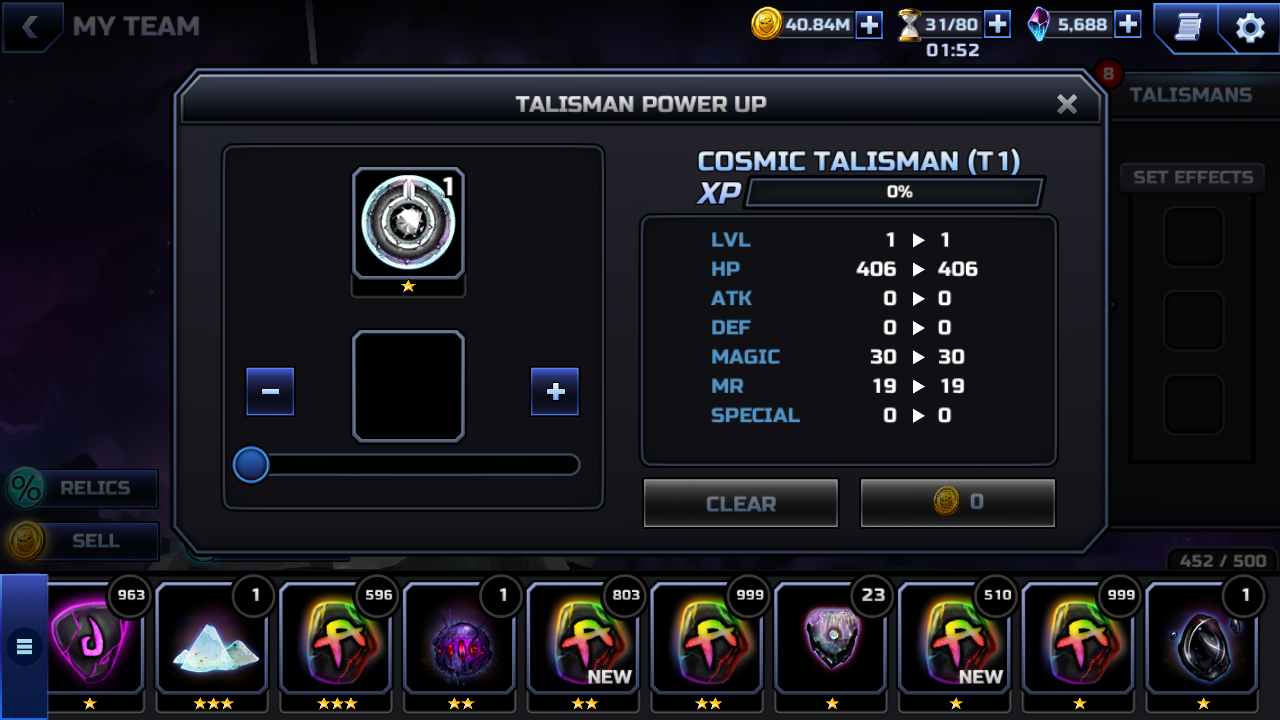
Task: Confirm power up with the gold cost button
Action: click(x=957, y=502)
